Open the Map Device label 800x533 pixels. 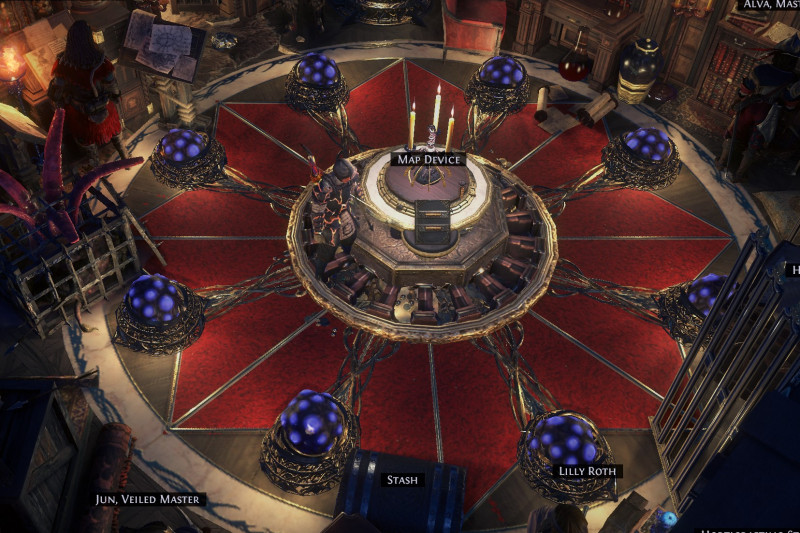(x=428, y=158)
